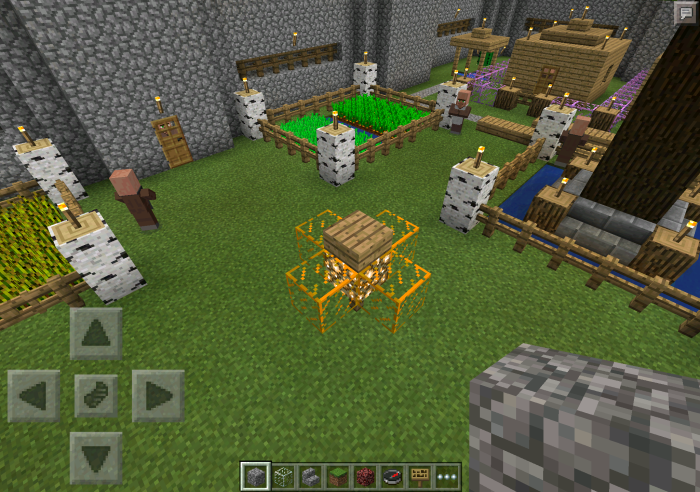Select the grass block hotbar slot
700x492 pixels.
337,476
